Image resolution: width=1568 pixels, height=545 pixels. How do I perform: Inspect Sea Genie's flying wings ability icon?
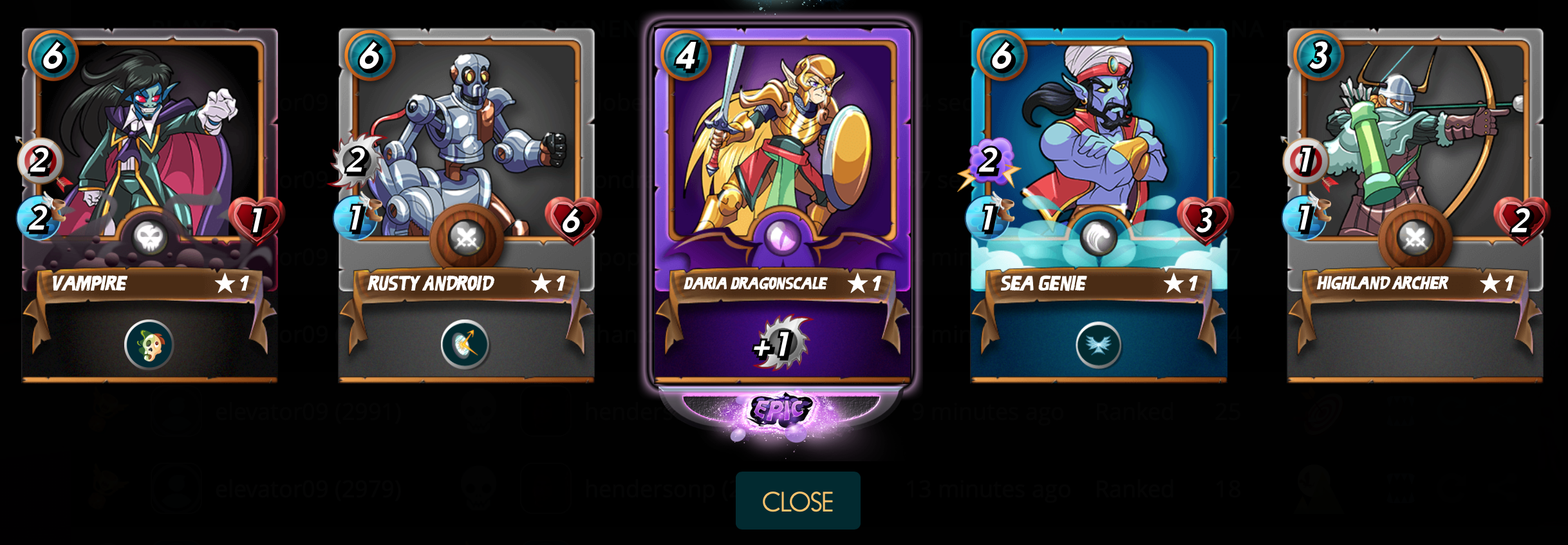(x=1098, y=345)
